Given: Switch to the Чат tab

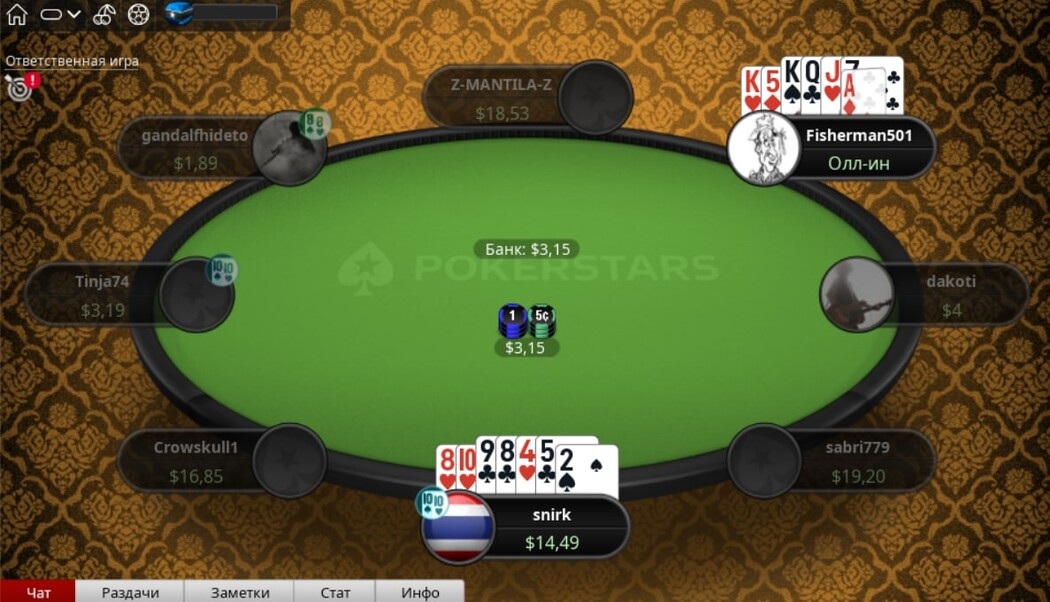Looking at the screenshot, I should point(38,592).
